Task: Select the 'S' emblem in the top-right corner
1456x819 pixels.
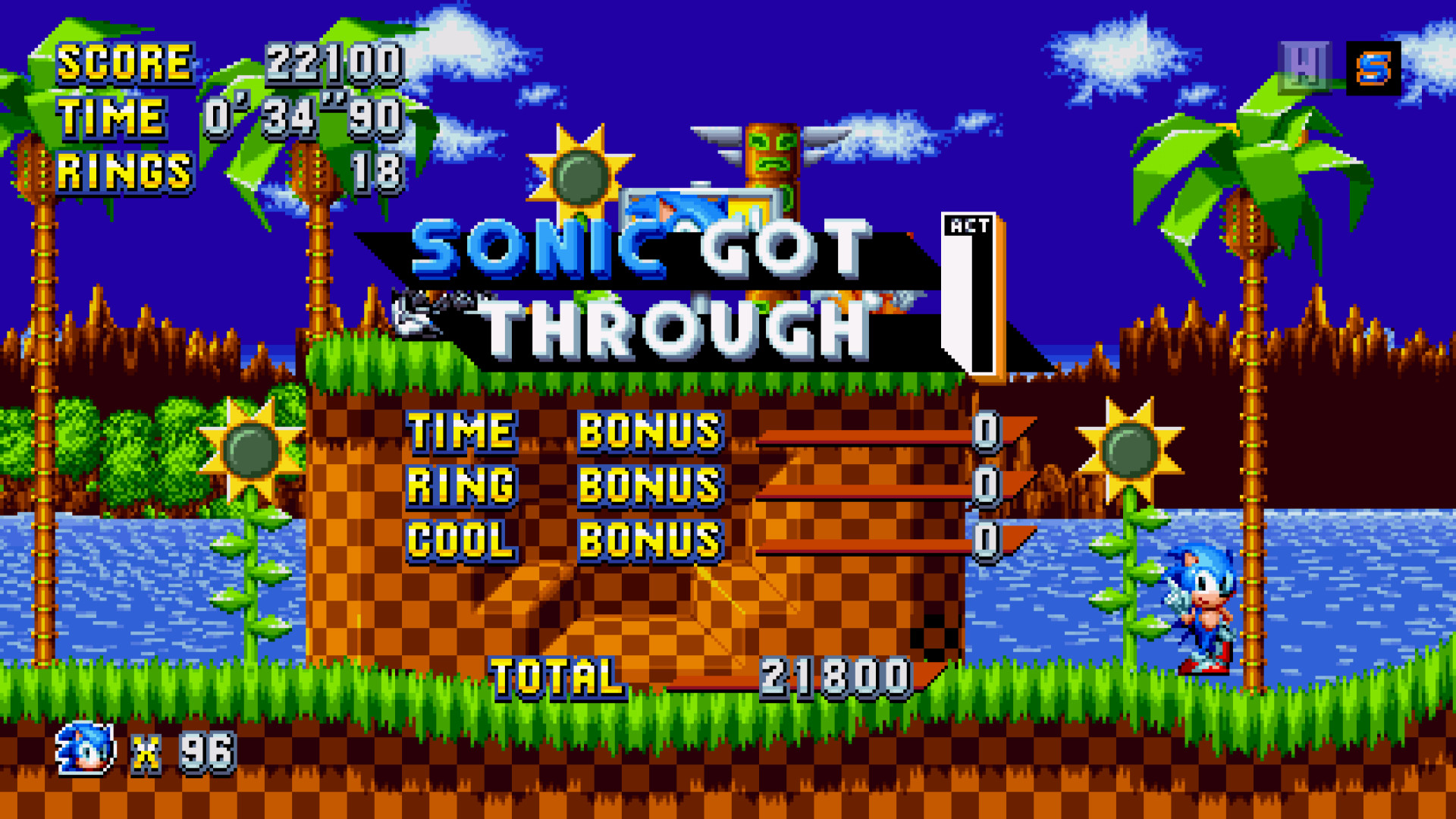Action: (1373, 67)
